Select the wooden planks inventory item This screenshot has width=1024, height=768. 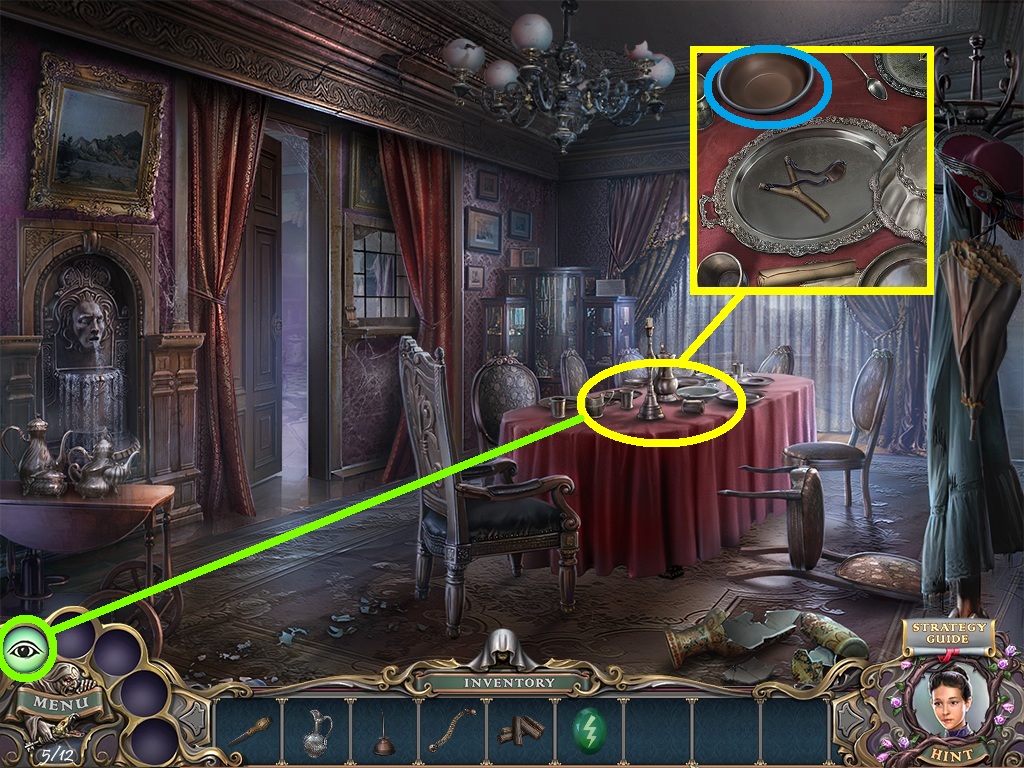pos(520,731)
